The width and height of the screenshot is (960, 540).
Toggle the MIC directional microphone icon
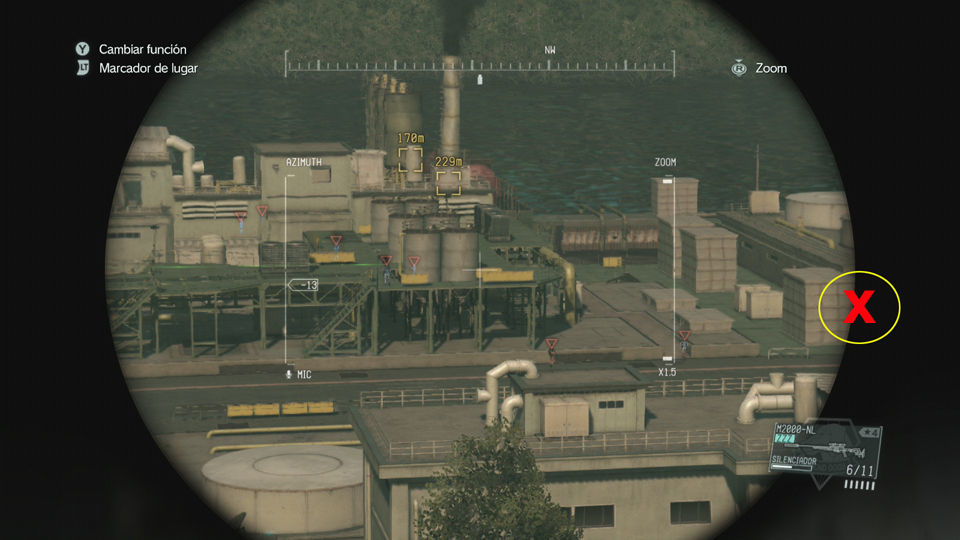[x=289, y=374]
